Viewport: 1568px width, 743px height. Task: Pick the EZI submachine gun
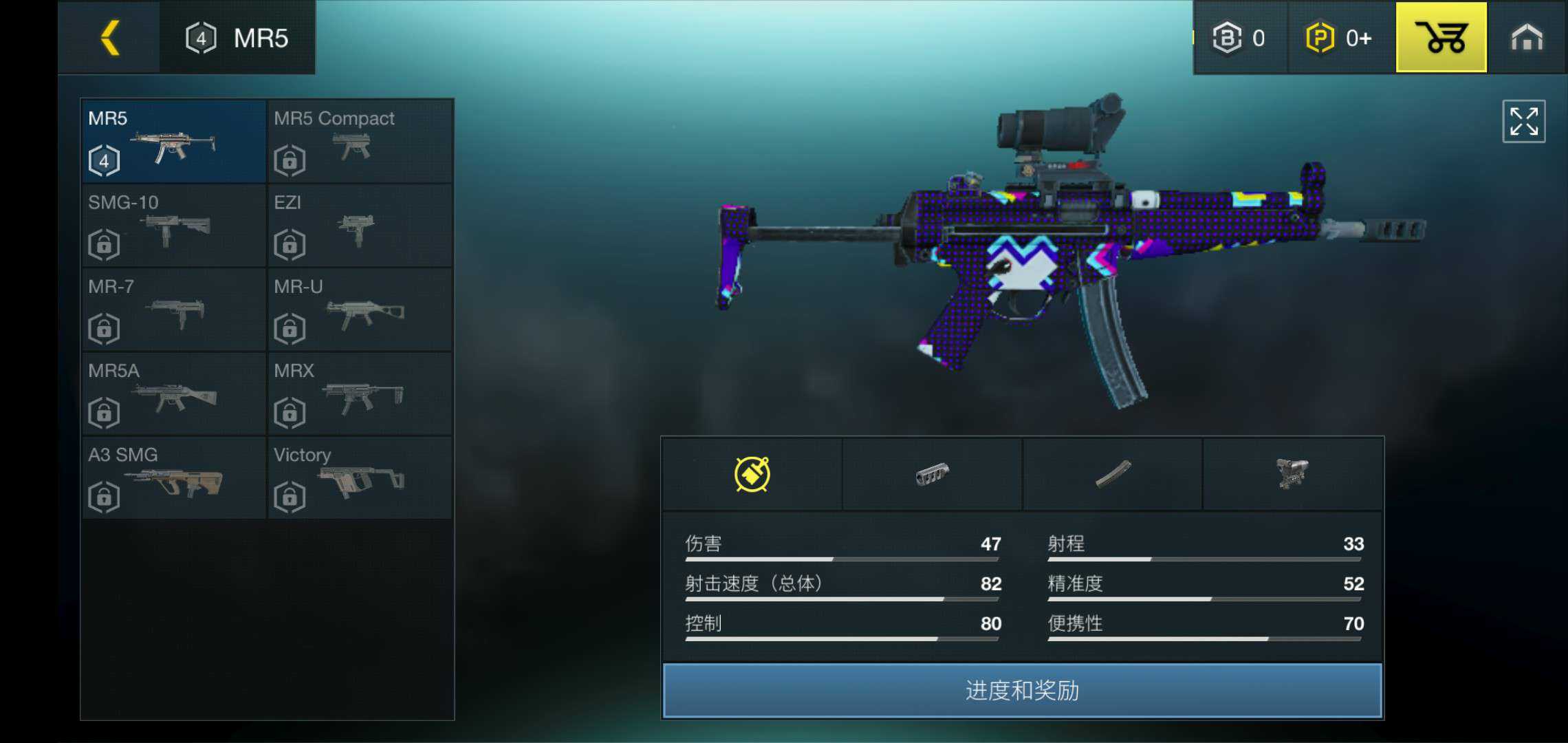click(x=360, y=226)
